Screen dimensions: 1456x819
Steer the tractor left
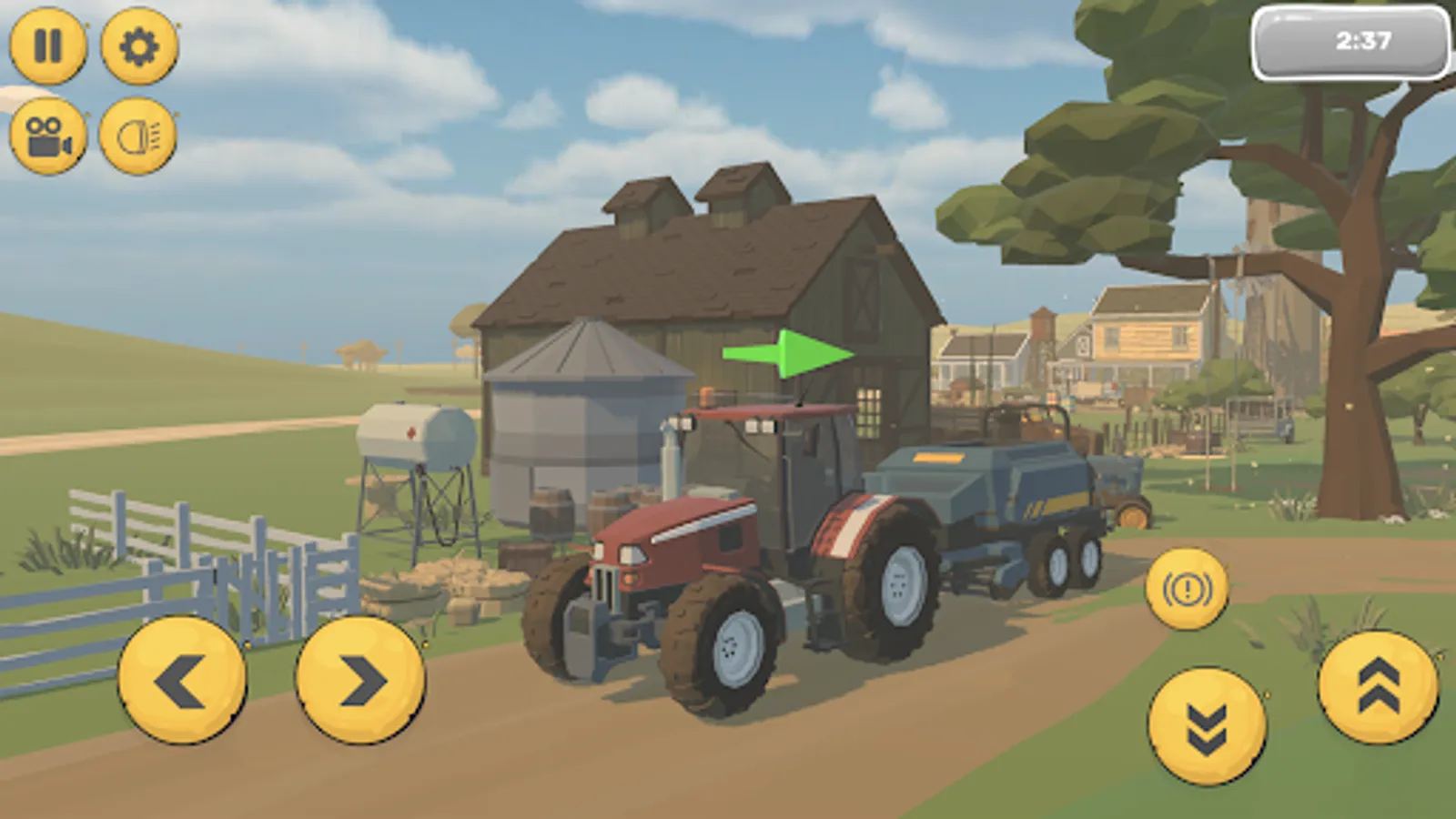tap(180, 678)
